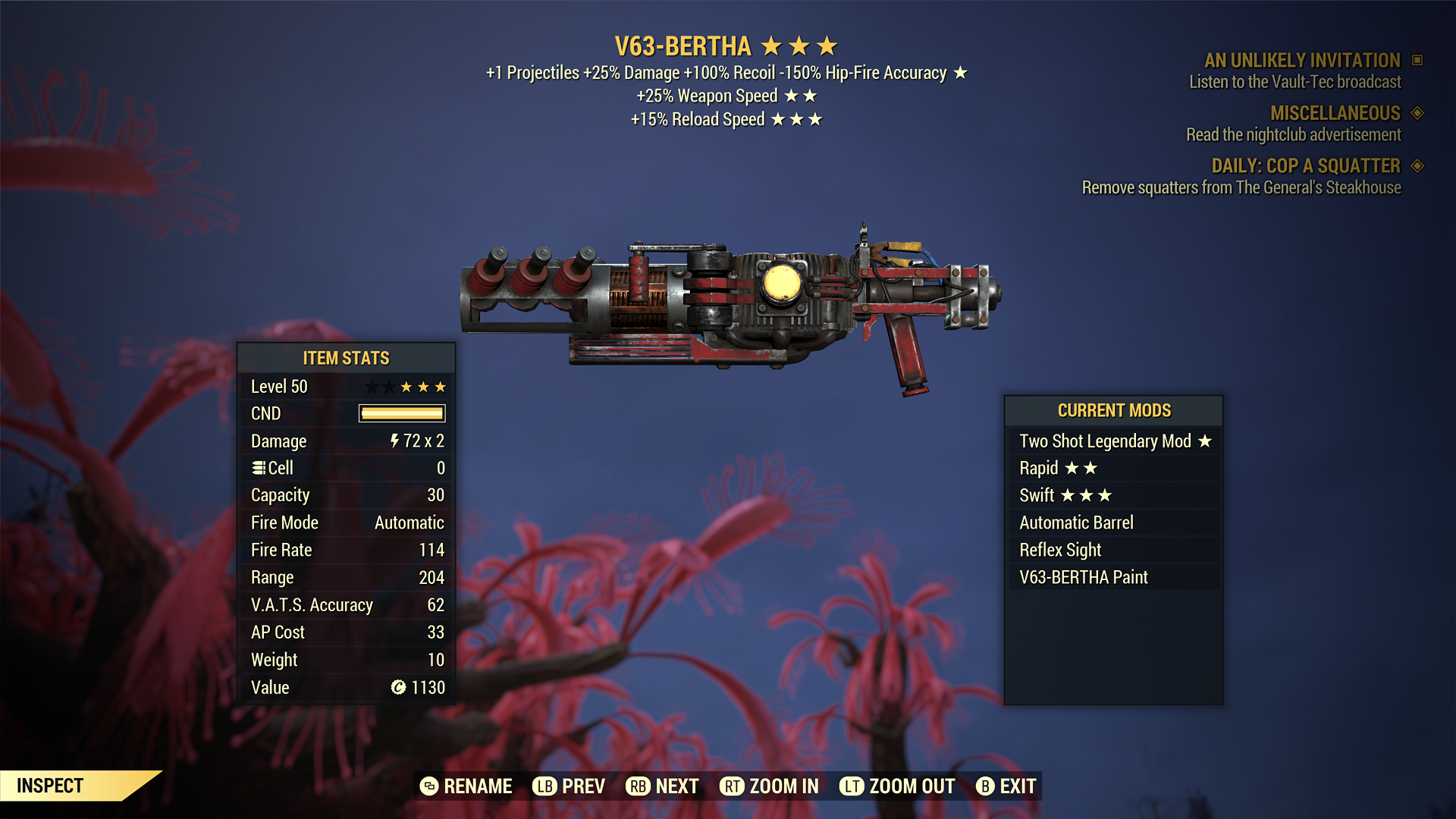Open the An Unlikely Invitation quest tracker
This screenshot has width=1456, height=819.
click(x=1302, y=61)
